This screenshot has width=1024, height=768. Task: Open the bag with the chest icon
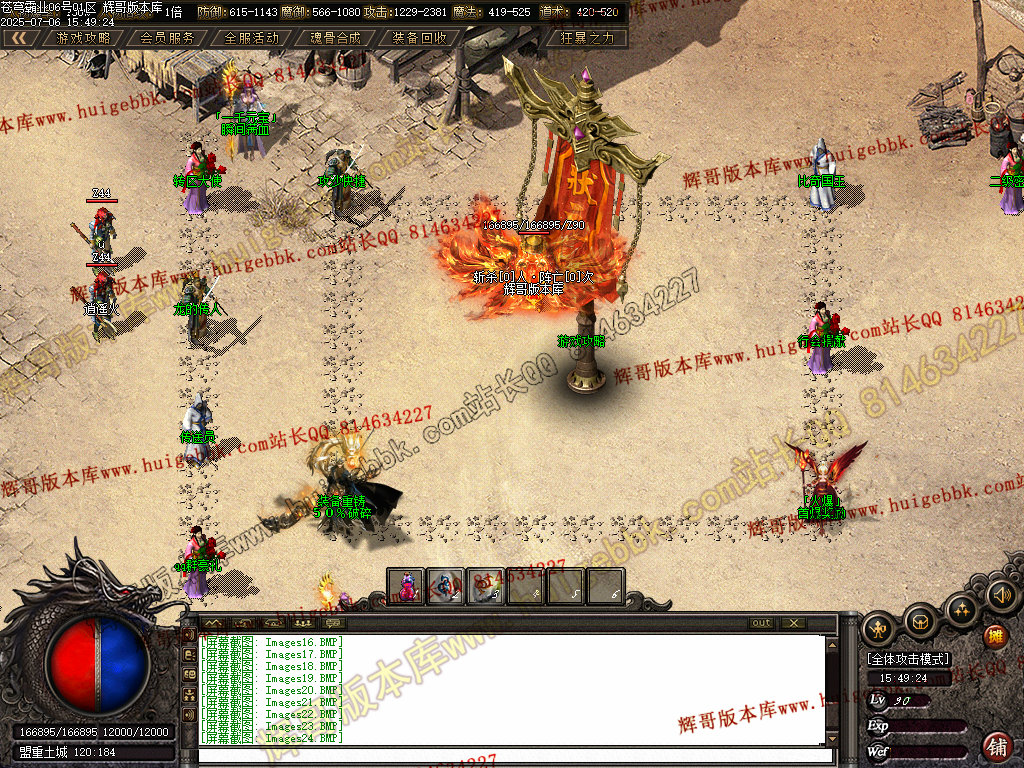tap(920, 622)
